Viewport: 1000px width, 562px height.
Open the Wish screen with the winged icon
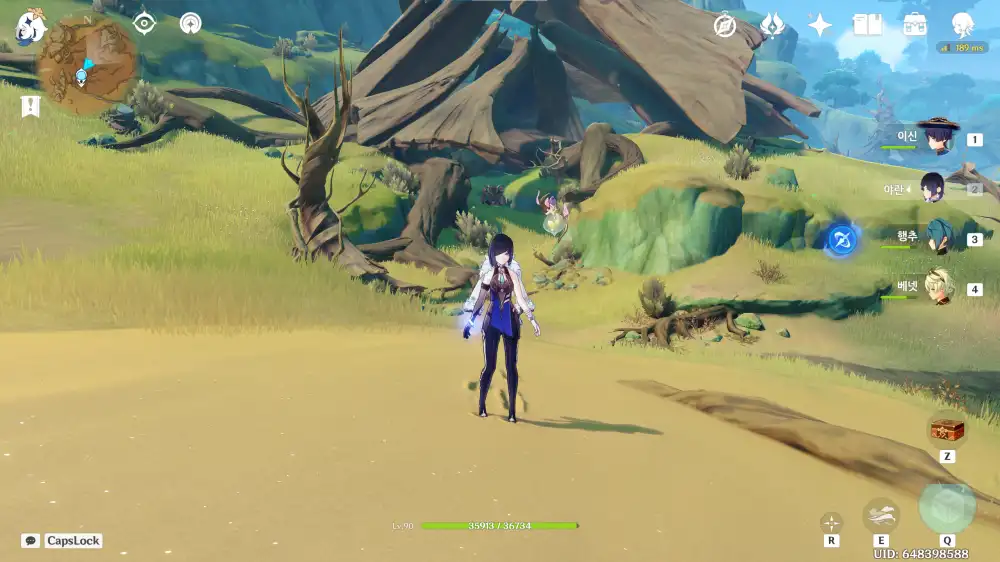tap(772, 26)
